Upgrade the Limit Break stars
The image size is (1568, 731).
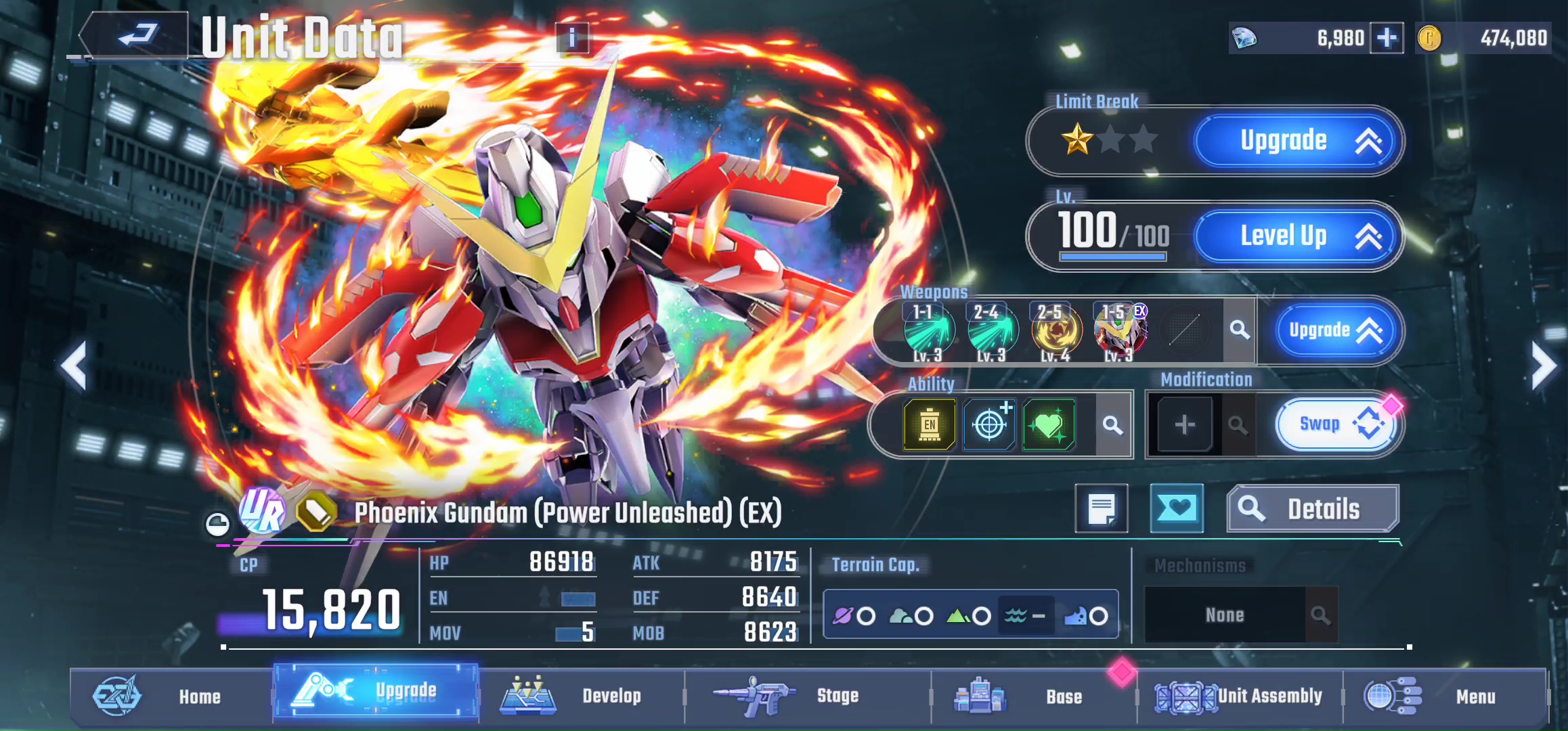1296,141
